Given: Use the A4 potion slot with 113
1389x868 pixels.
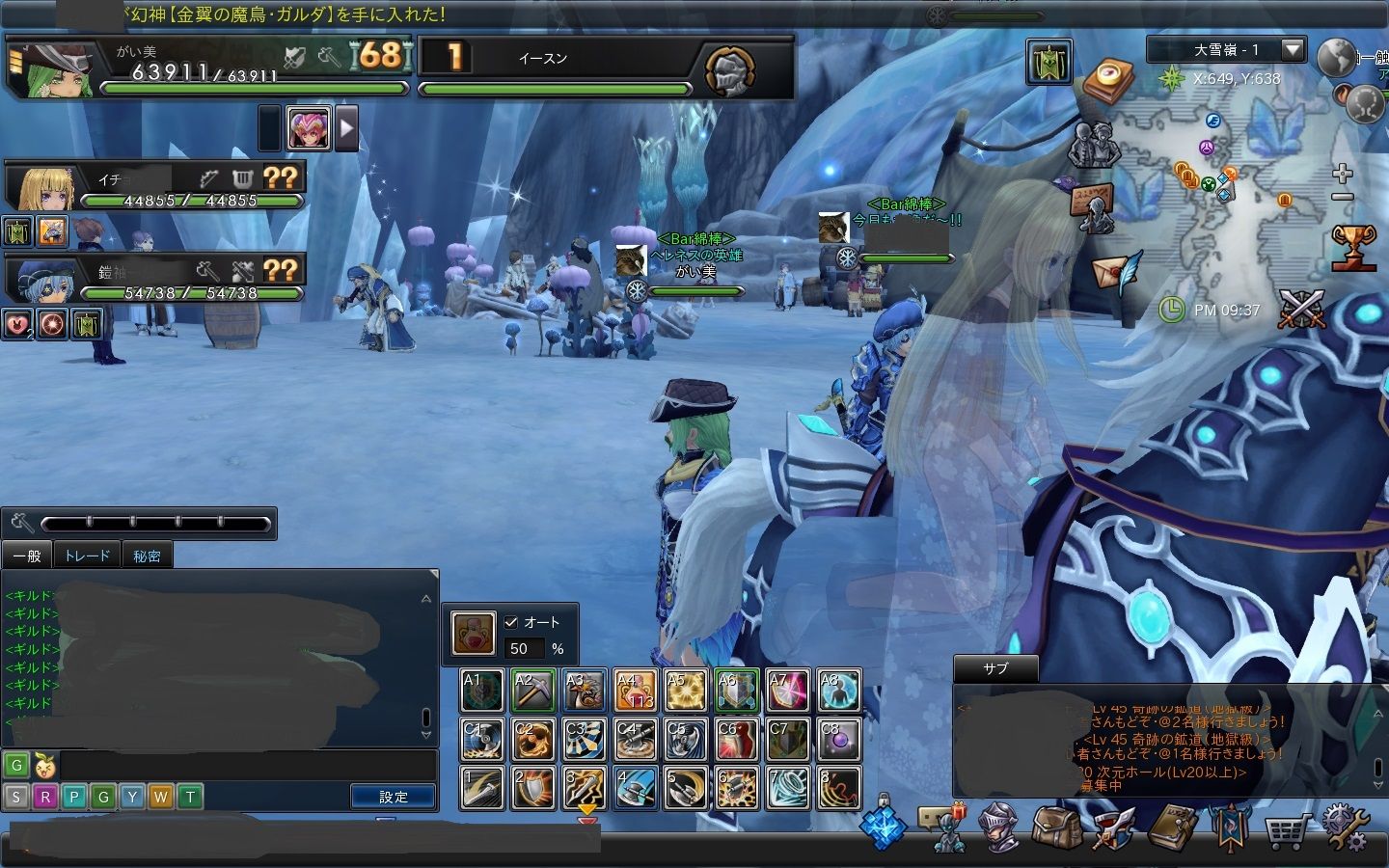Looking at the screenshot, I should 635,692.
